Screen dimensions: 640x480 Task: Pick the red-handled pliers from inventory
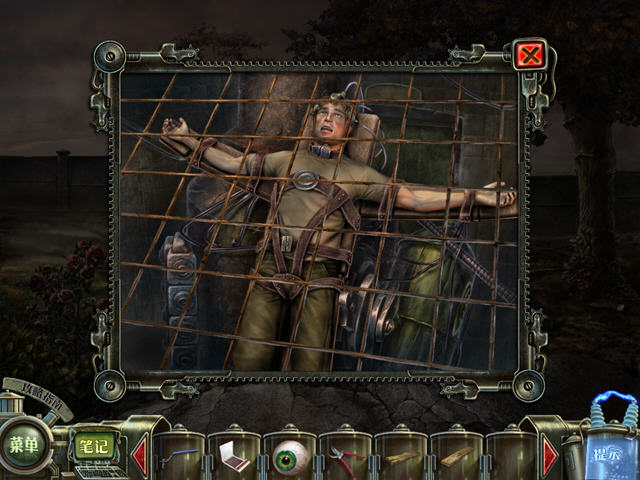tap(344, 457)
